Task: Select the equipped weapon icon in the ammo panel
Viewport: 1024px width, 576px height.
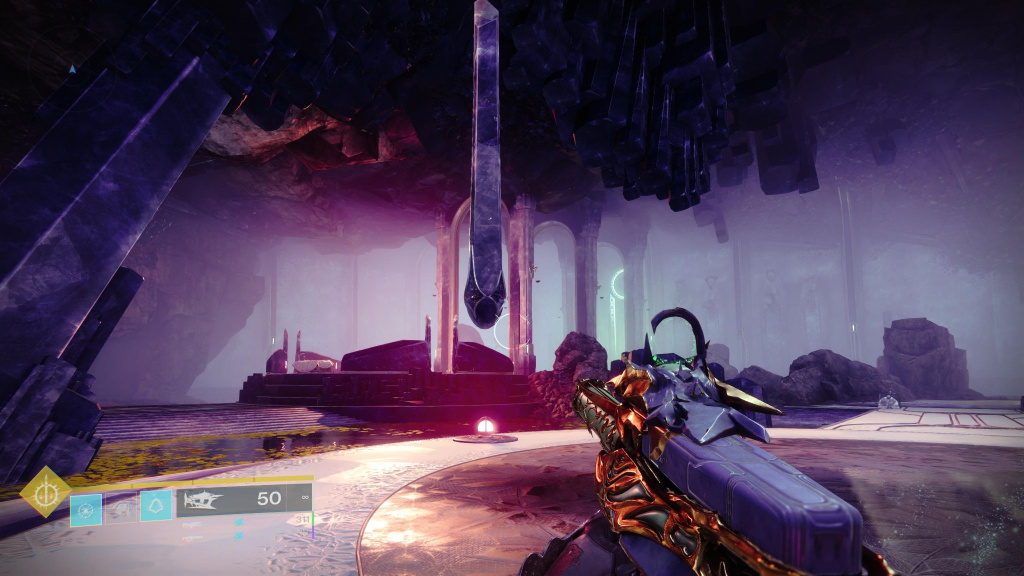Action: point(202,499)
